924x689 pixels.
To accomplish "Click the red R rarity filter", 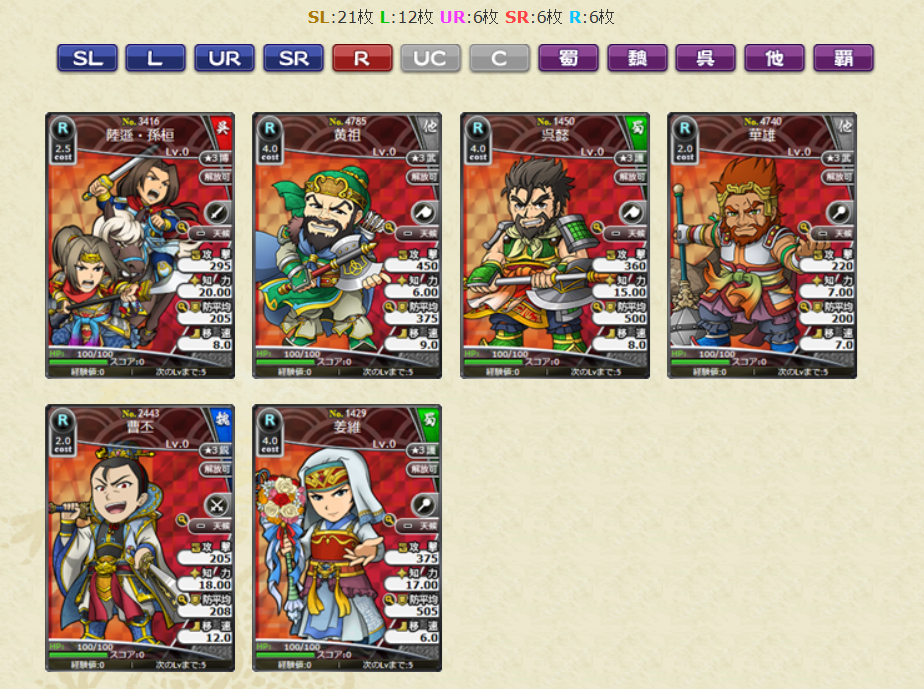I will pos(362,58).
